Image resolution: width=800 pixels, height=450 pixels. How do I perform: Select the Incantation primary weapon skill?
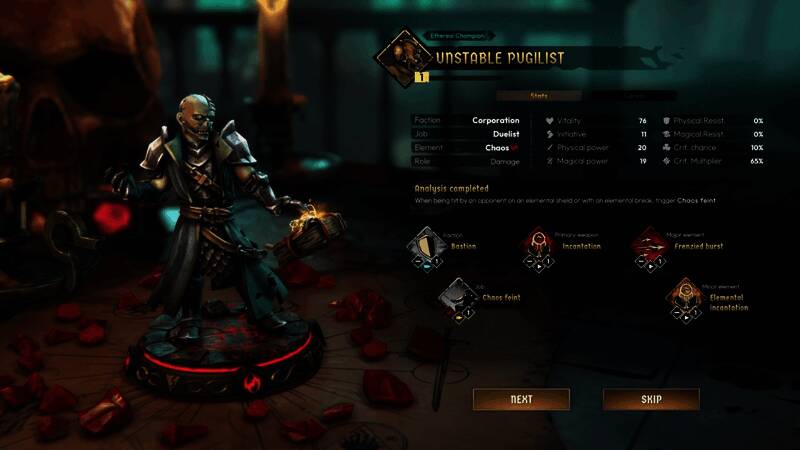pos(539,245)
